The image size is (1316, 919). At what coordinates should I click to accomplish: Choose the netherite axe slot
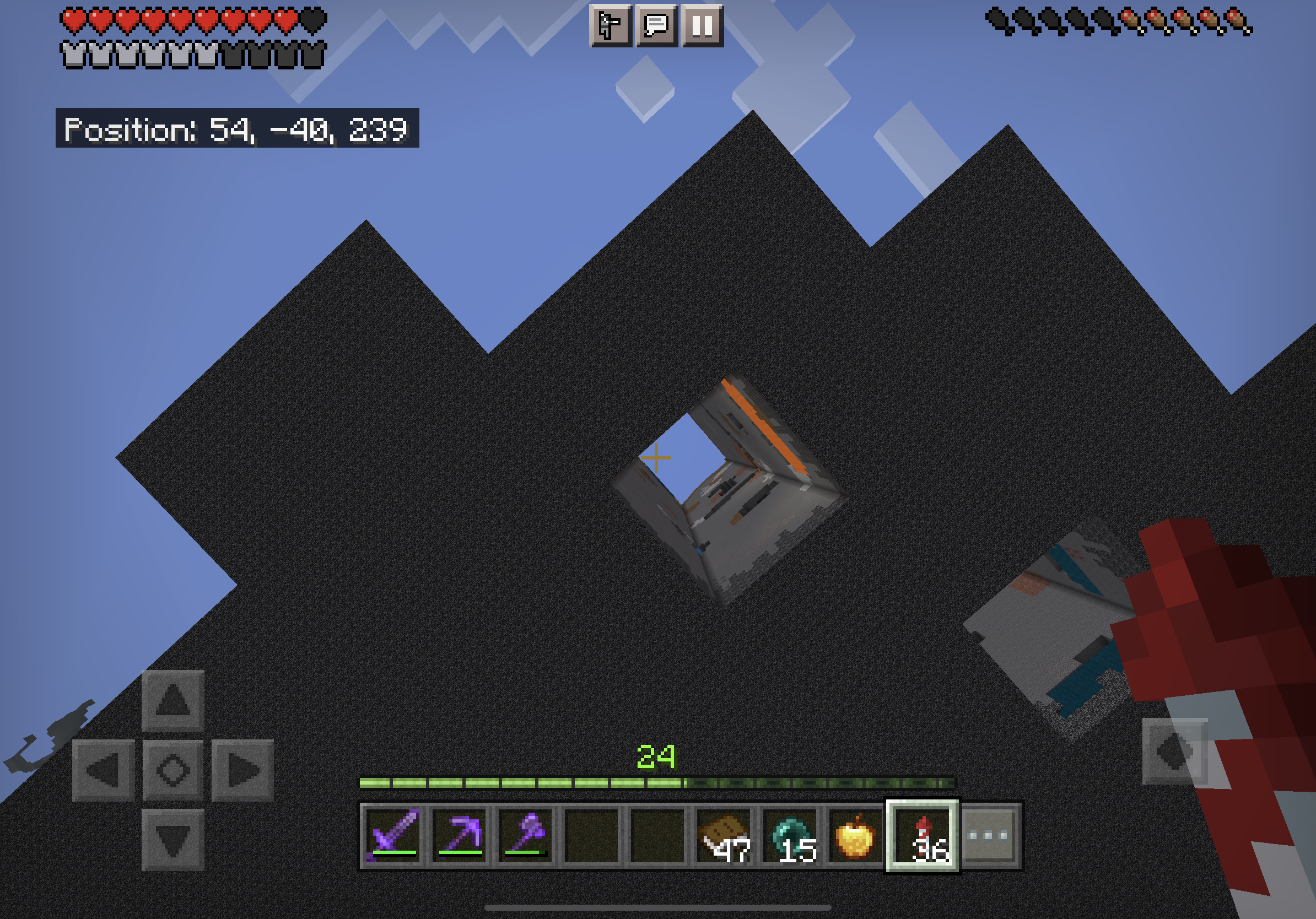[x=526, y=835]
